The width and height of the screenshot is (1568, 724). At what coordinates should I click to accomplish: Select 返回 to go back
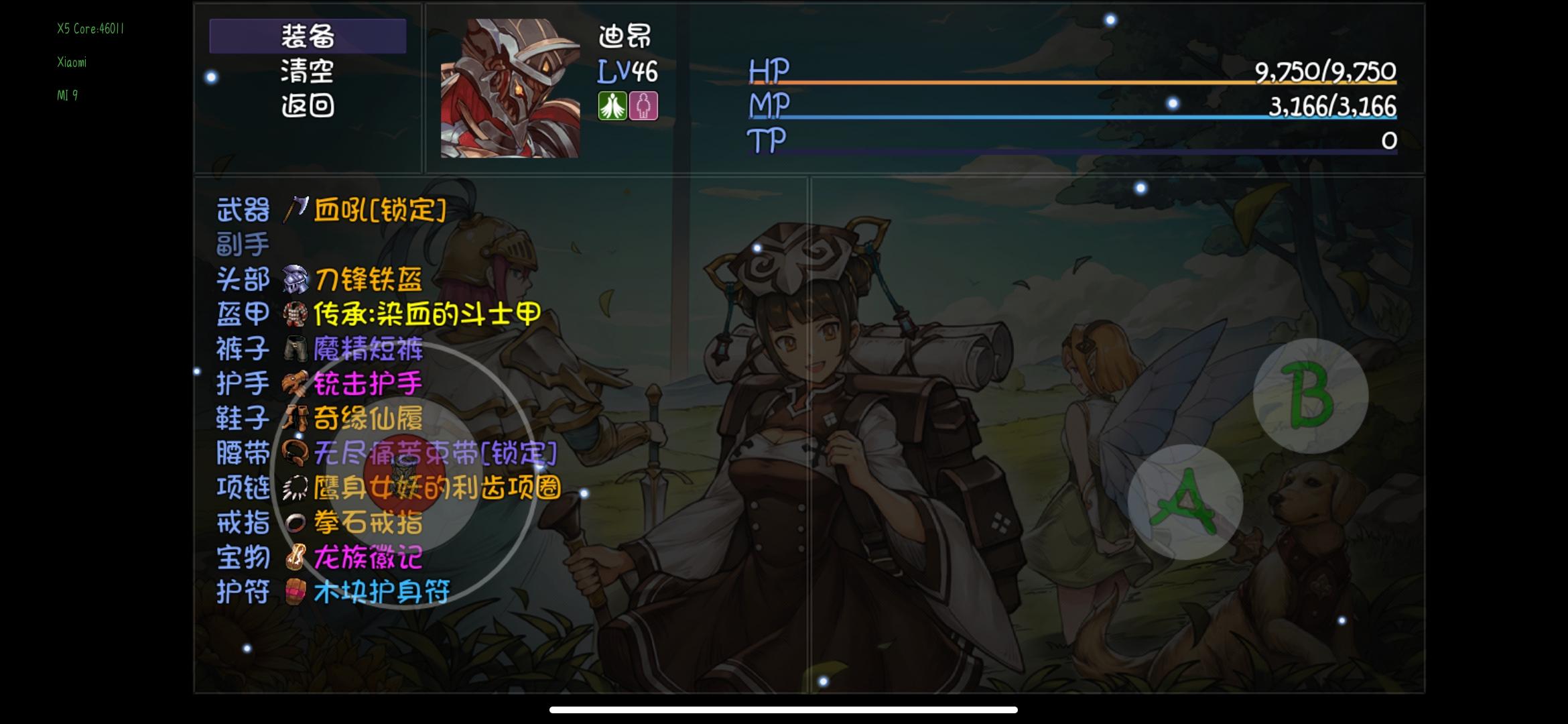pyautogui.click(x=308, y=106)
